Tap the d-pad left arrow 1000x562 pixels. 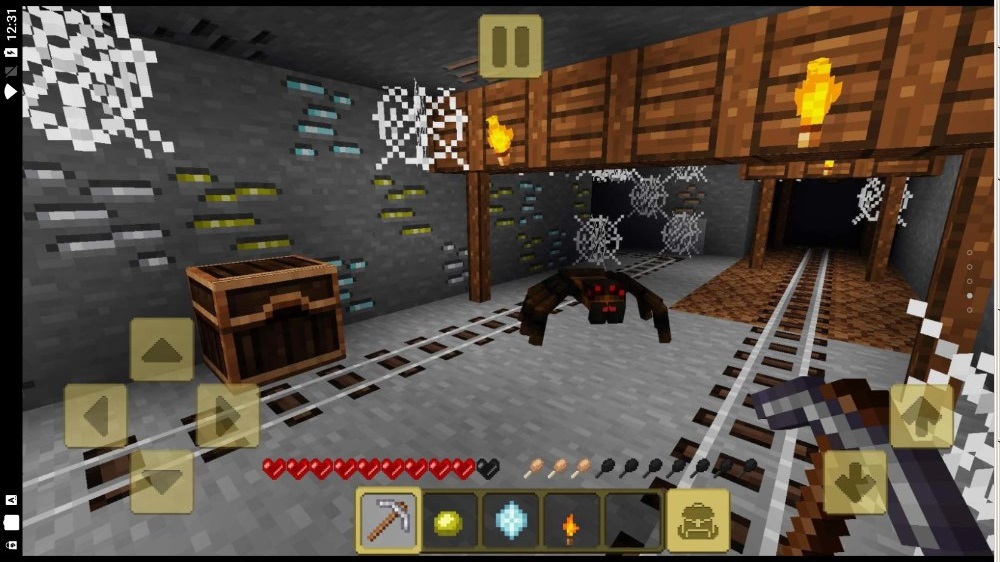click(95, 415)
